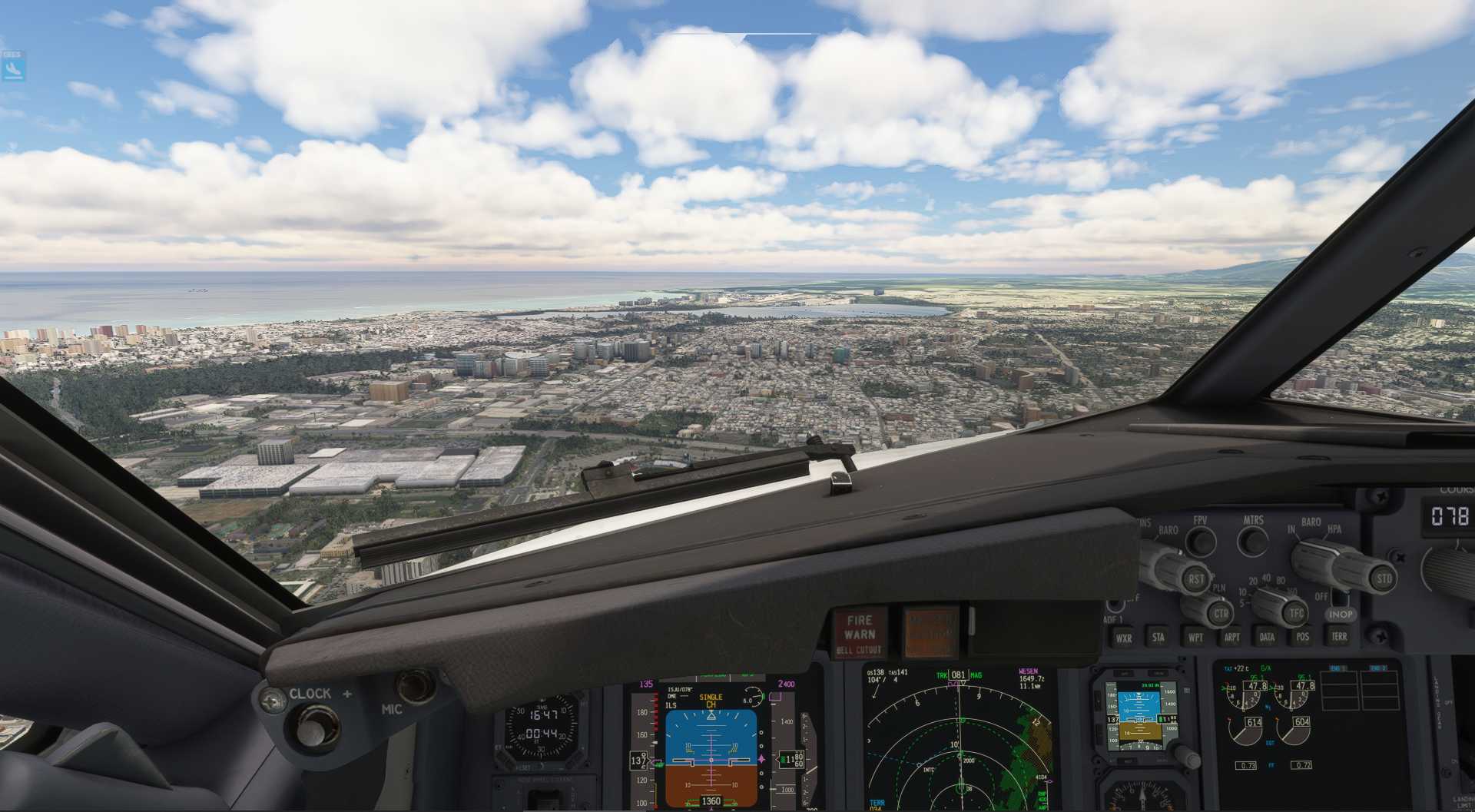Show stations with the STA button

click(1158, 637)
